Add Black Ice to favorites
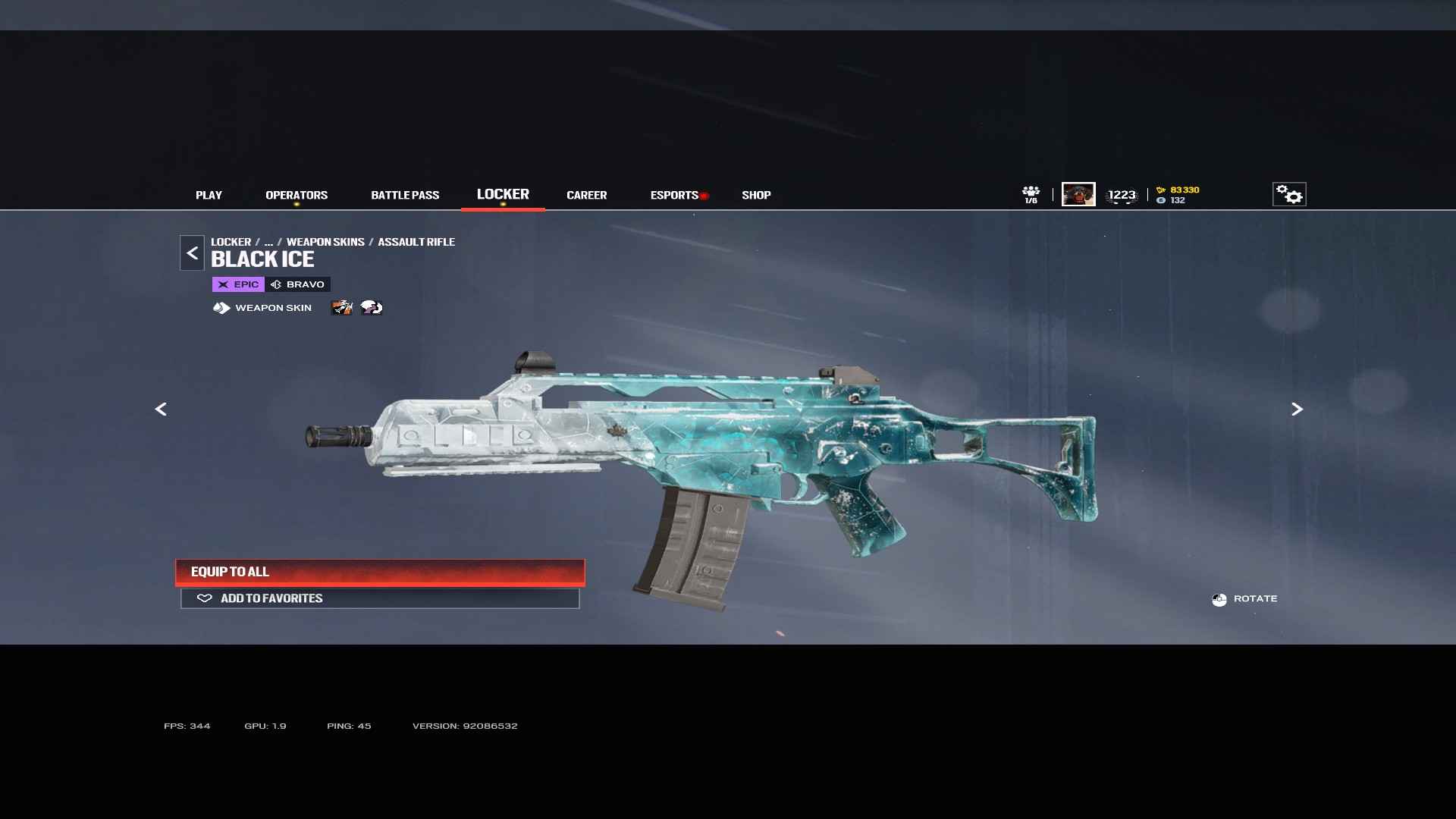 [x=380, y=598]
